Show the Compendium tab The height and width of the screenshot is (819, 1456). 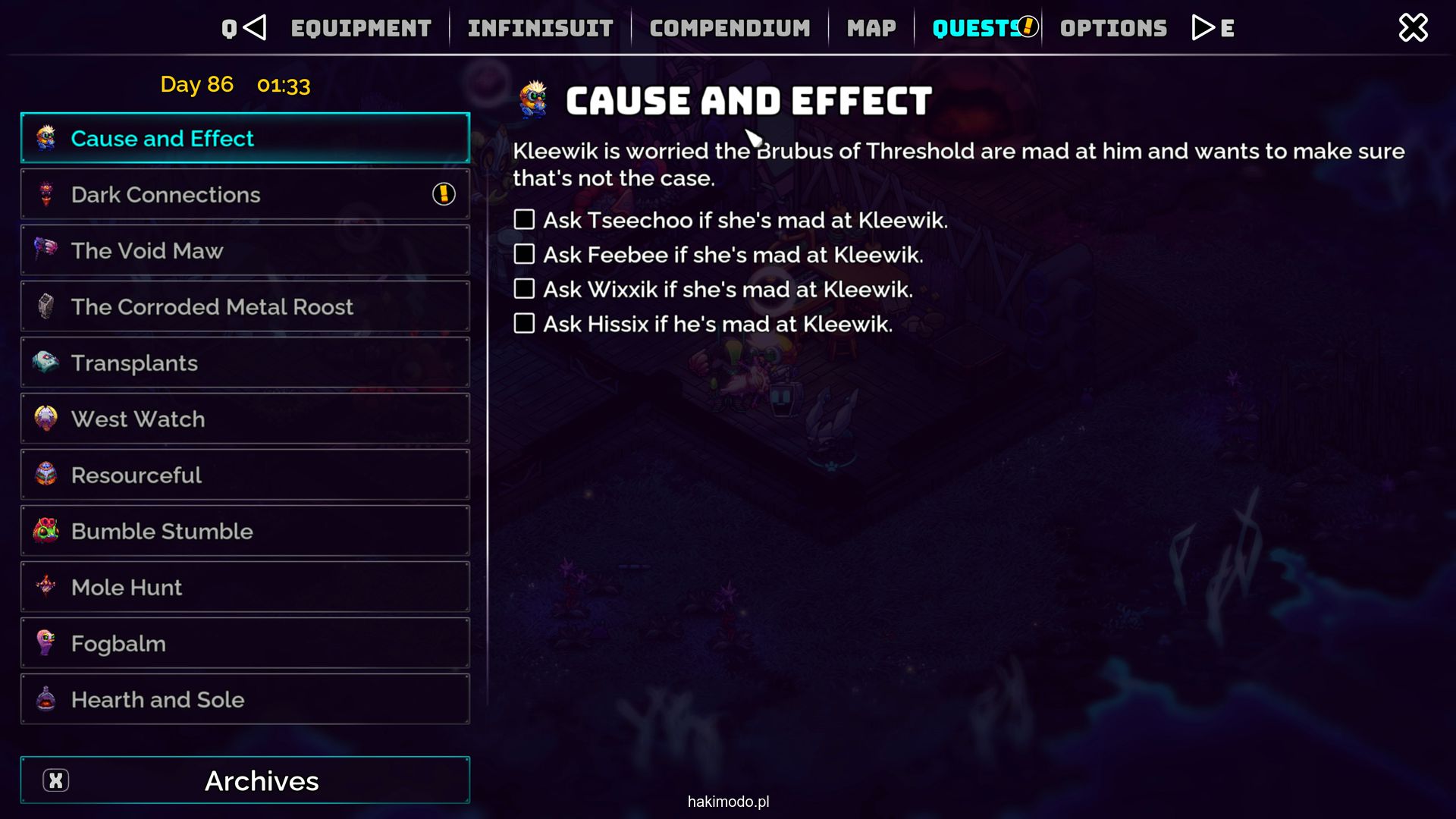coord(730,29)
